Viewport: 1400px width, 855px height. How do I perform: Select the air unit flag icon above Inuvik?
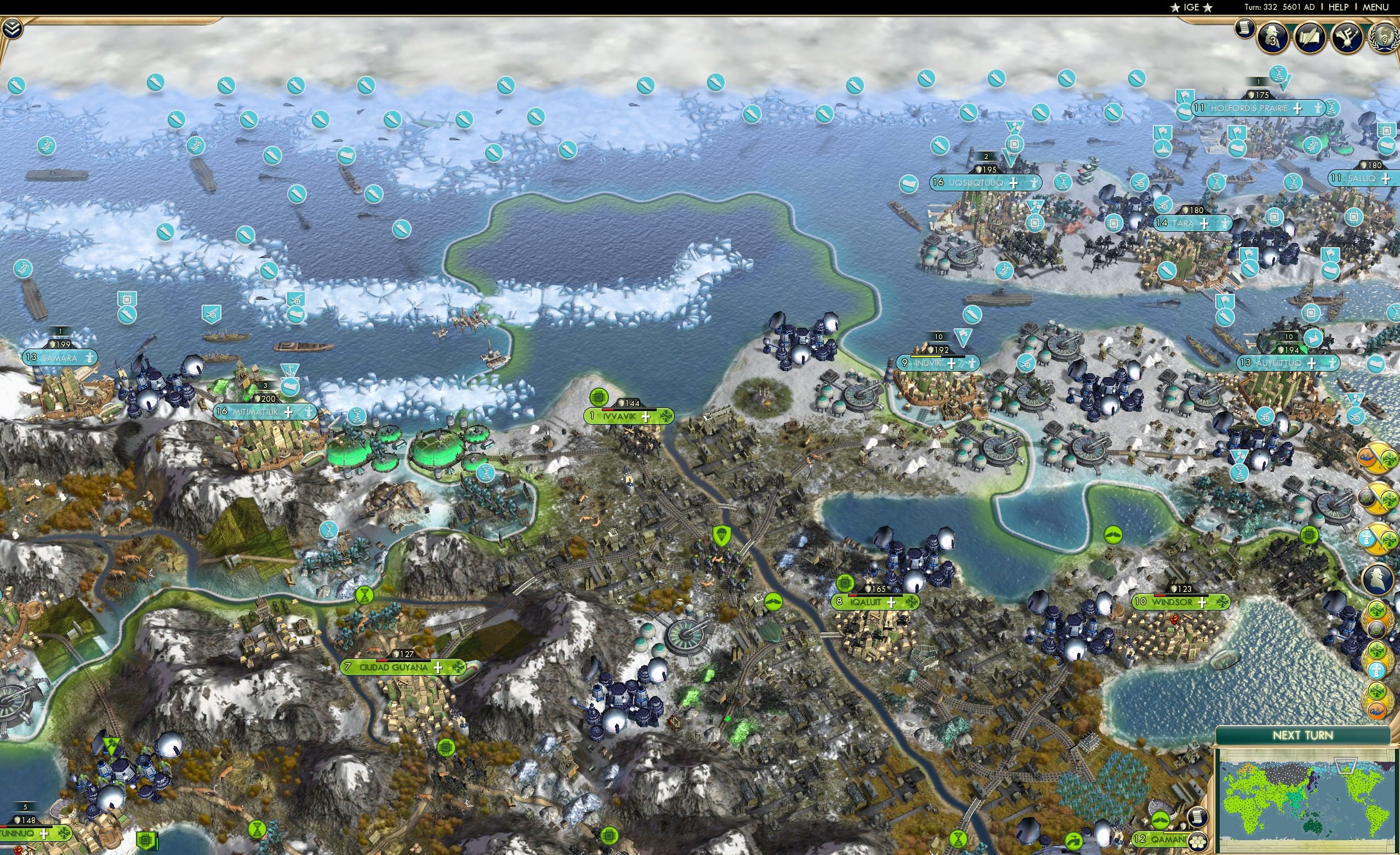[963, 338]
